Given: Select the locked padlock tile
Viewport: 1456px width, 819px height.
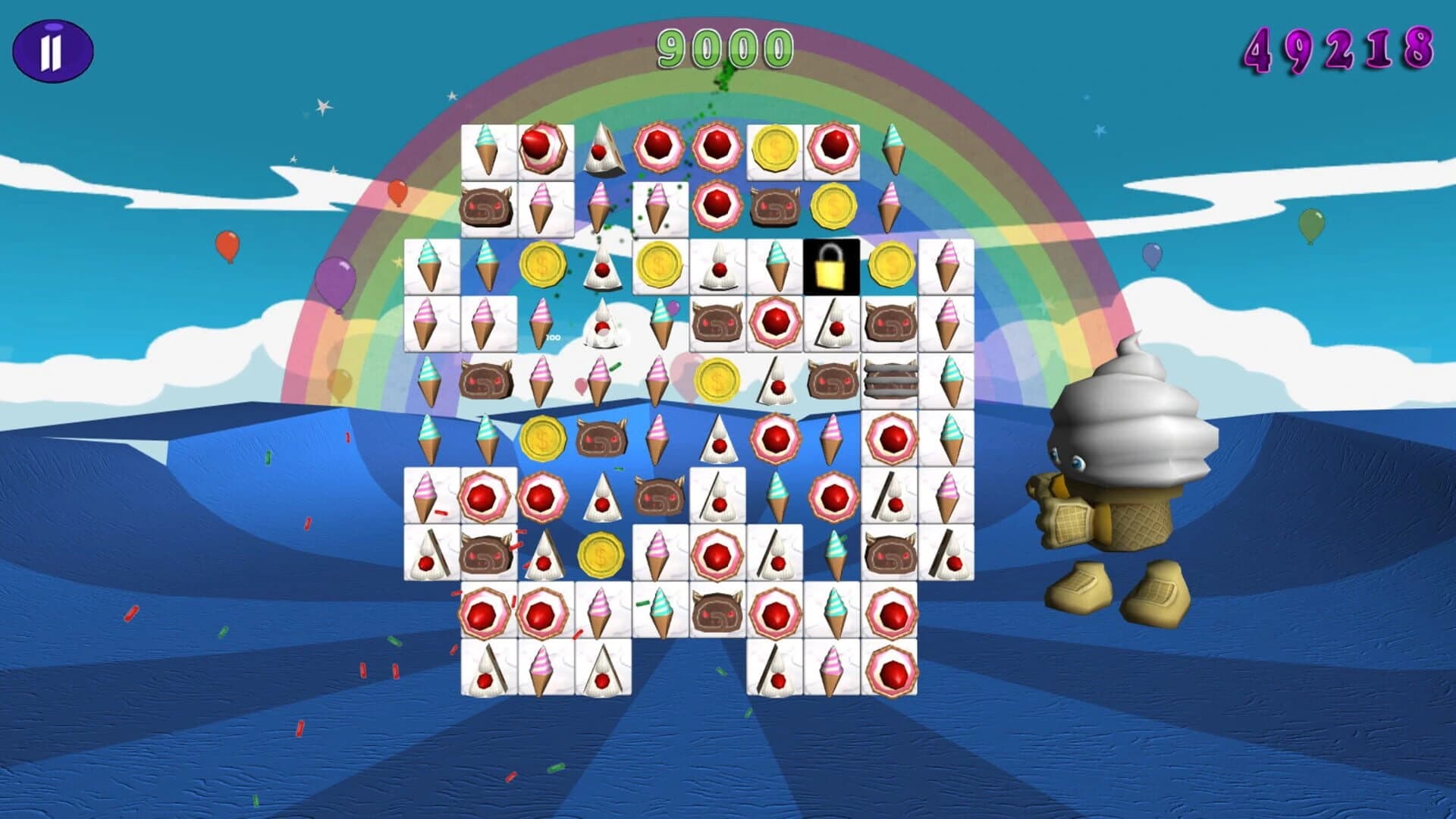Looking at the screenshot, I should [x=831, y=265].
